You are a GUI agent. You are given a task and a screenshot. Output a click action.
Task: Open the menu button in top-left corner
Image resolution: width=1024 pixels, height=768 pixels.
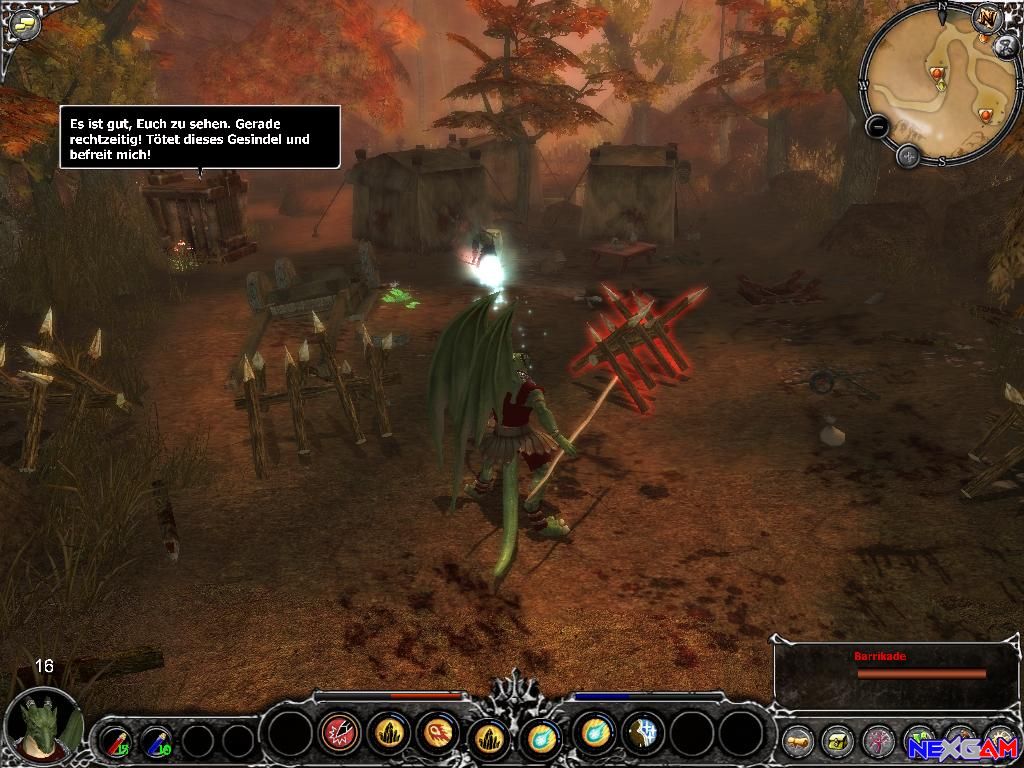(x=22, y=25)
